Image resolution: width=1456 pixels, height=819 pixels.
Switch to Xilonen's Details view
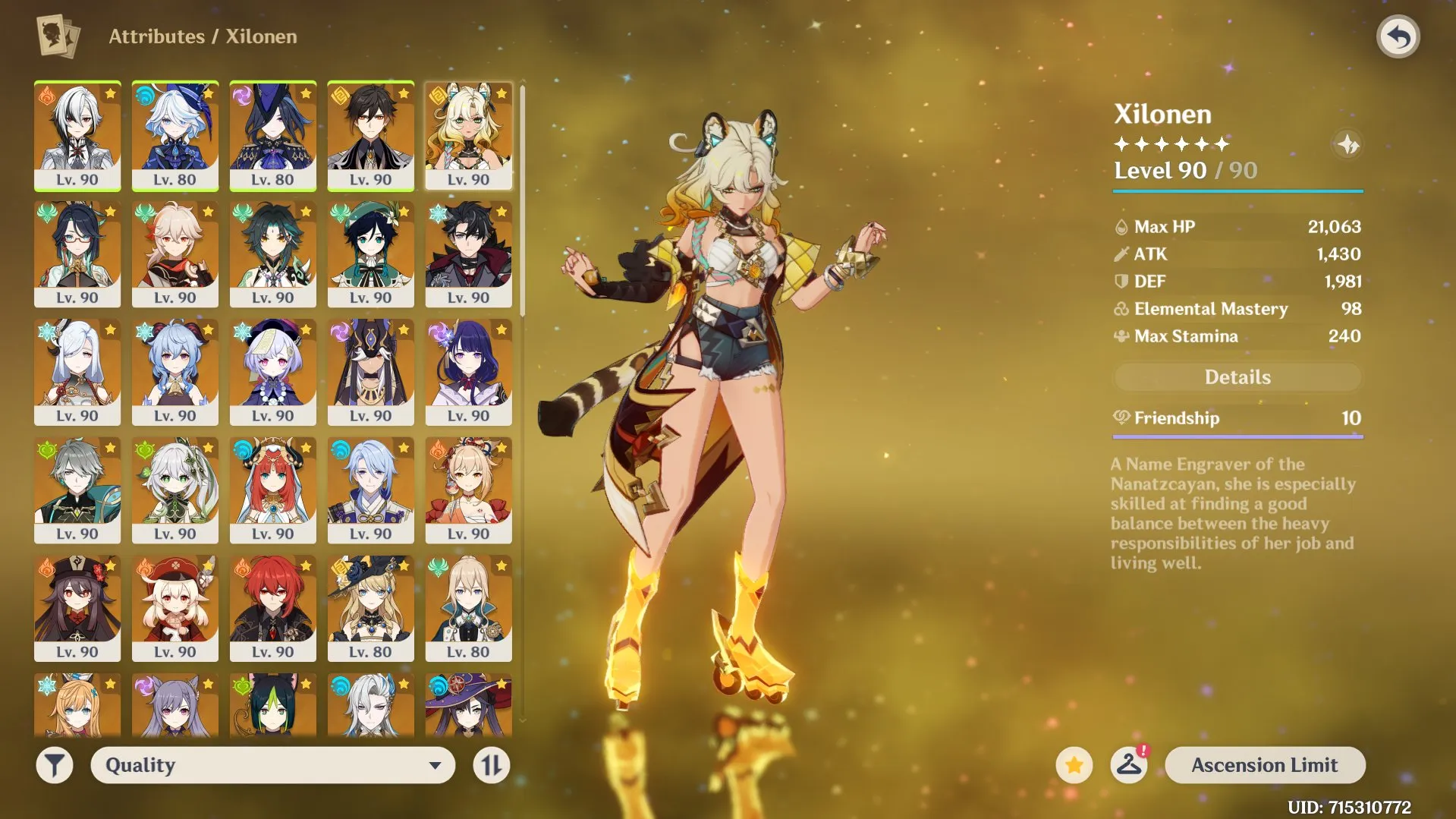(x=1237, y=377)
